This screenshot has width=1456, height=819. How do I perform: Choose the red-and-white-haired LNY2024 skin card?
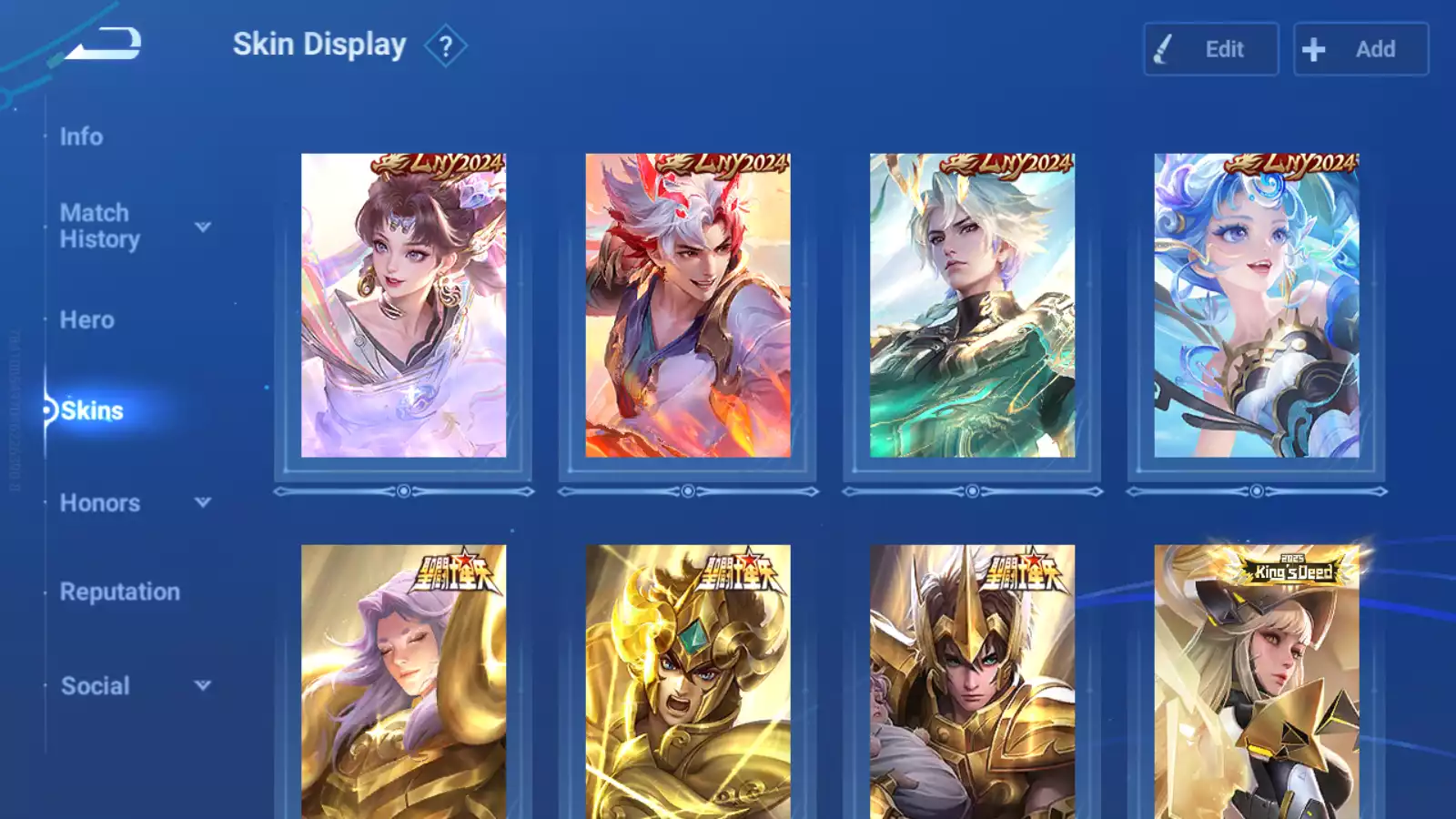pos(688,306)
